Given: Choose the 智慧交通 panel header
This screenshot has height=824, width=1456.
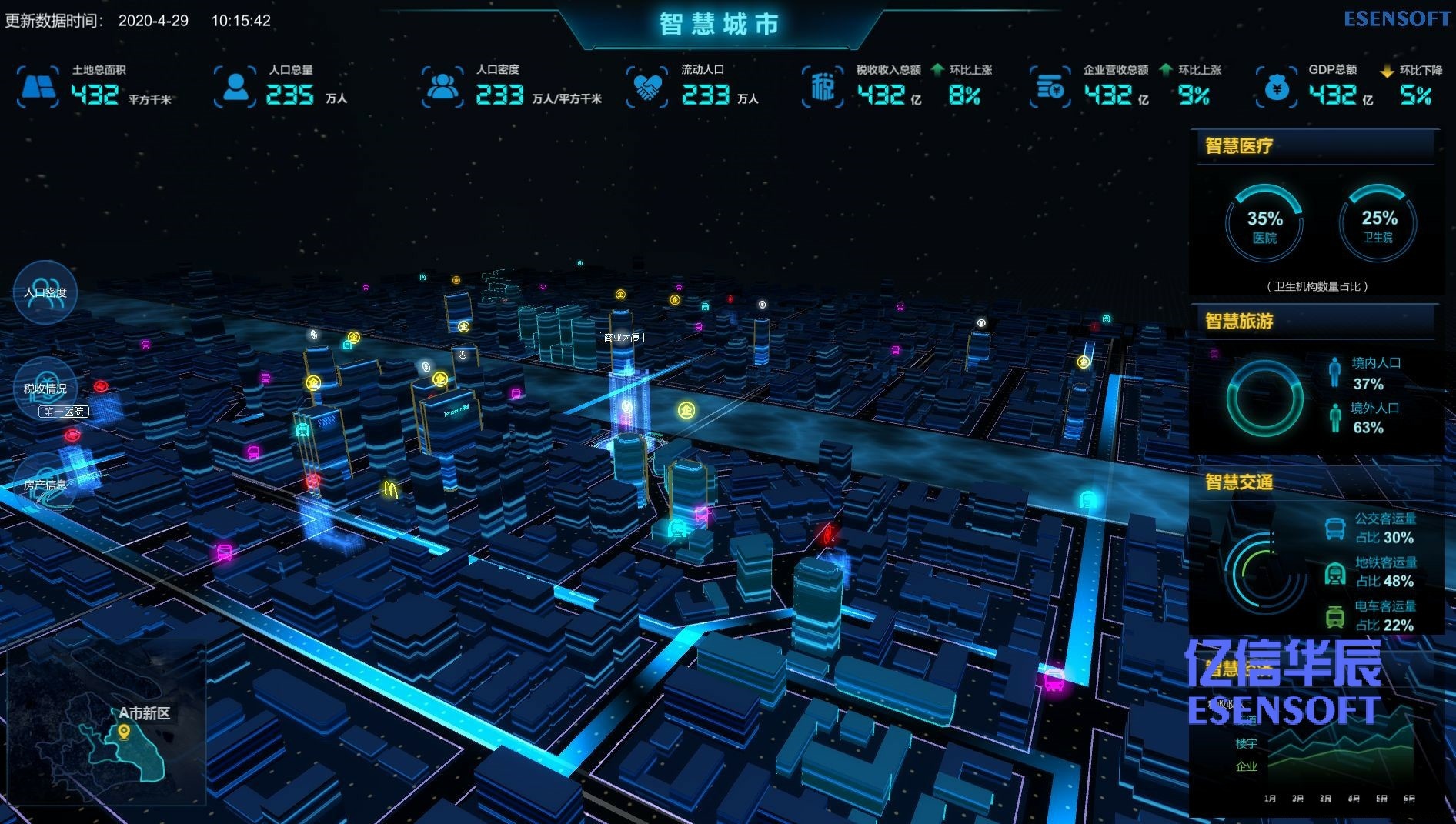Looking at the screenshot, I should 1239,482.
